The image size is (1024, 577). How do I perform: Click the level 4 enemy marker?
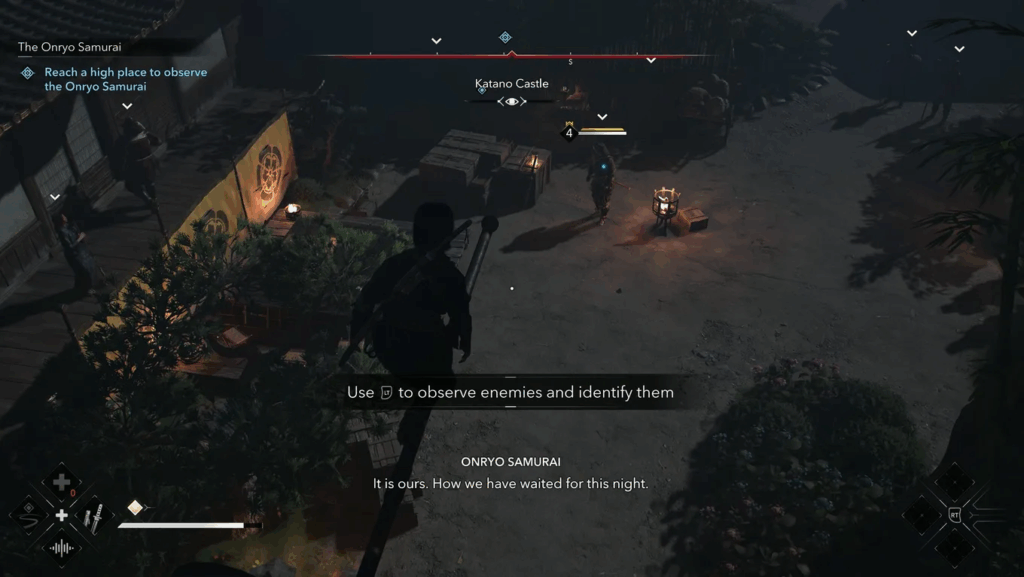(569, 132)
